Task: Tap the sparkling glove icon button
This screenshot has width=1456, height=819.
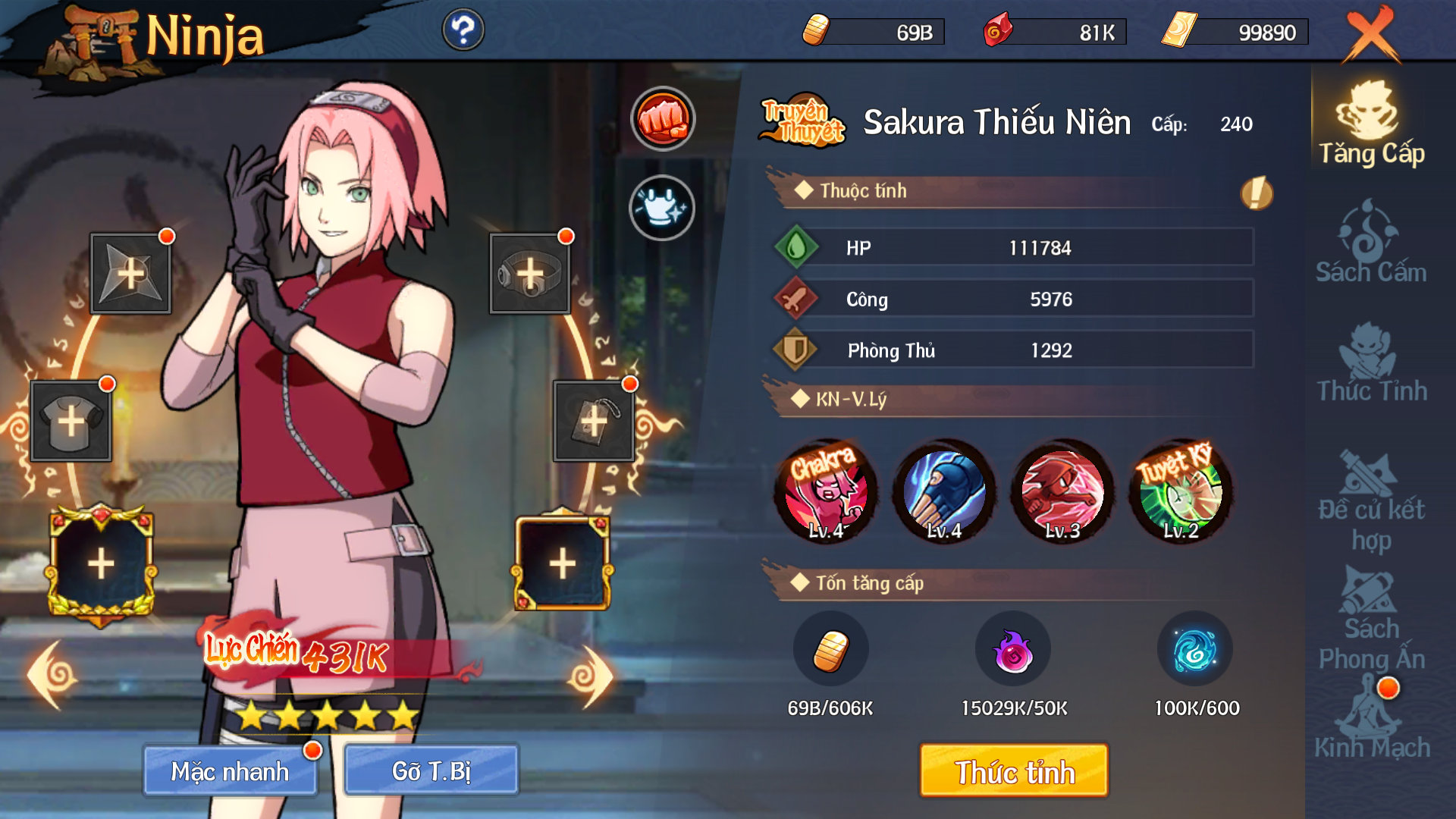Action: (661, 208)
